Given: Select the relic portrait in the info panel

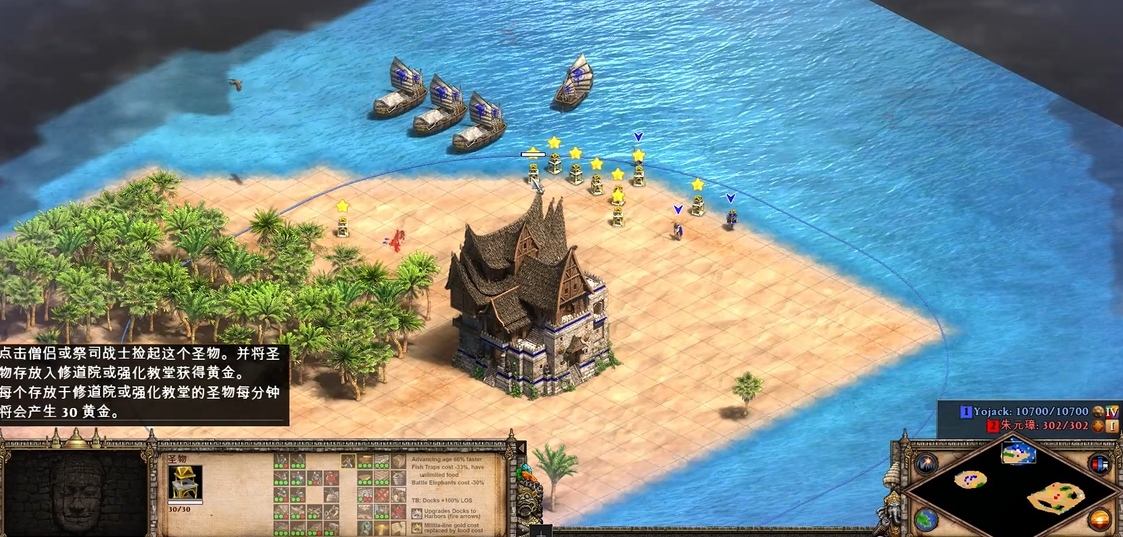Looking at the screenshot, I should click(185, 482).
